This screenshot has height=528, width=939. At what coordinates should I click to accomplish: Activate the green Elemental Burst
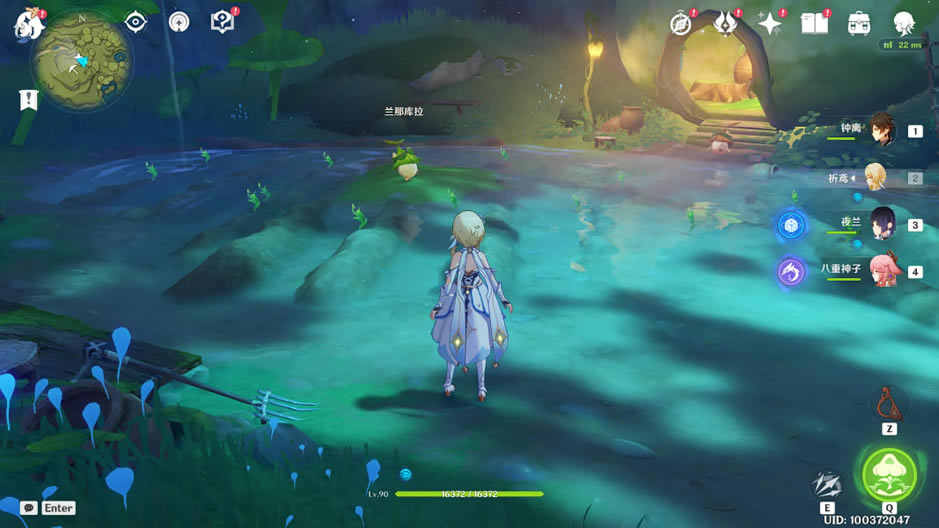[888, 474]
